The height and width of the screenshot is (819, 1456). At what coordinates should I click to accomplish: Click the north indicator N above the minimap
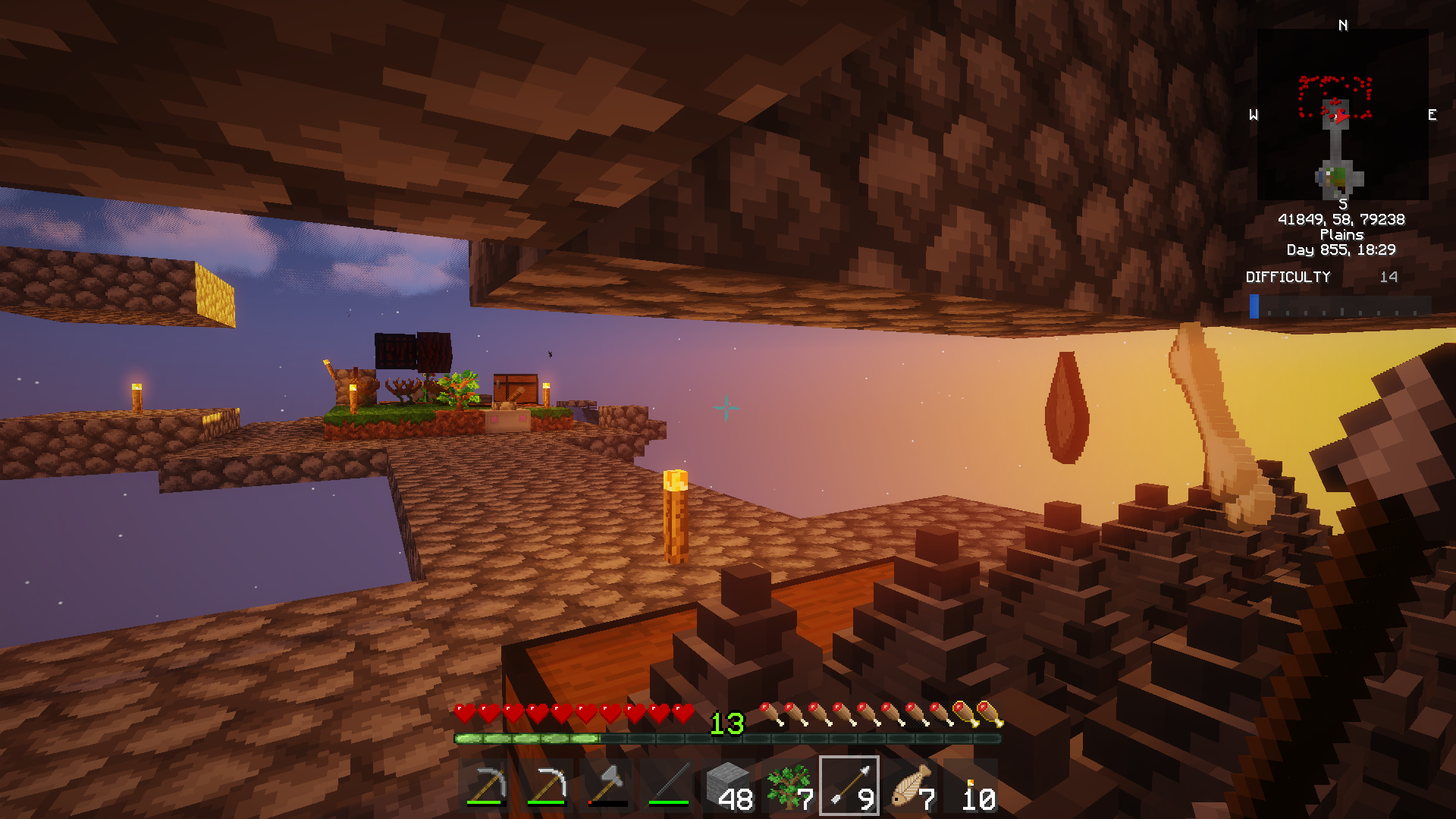[x=1342, y=25]
